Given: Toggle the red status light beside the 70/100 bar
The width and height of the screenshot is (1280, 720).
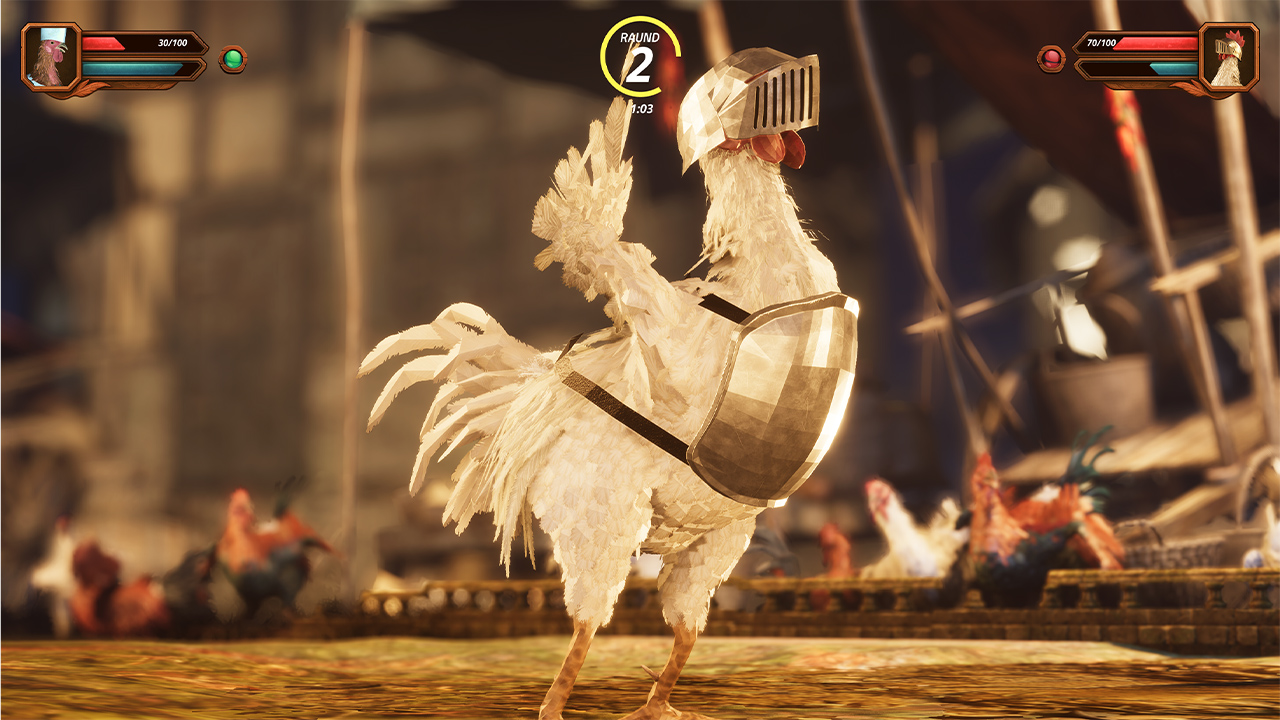Looking at the screenshot, I should [1049, 57].
